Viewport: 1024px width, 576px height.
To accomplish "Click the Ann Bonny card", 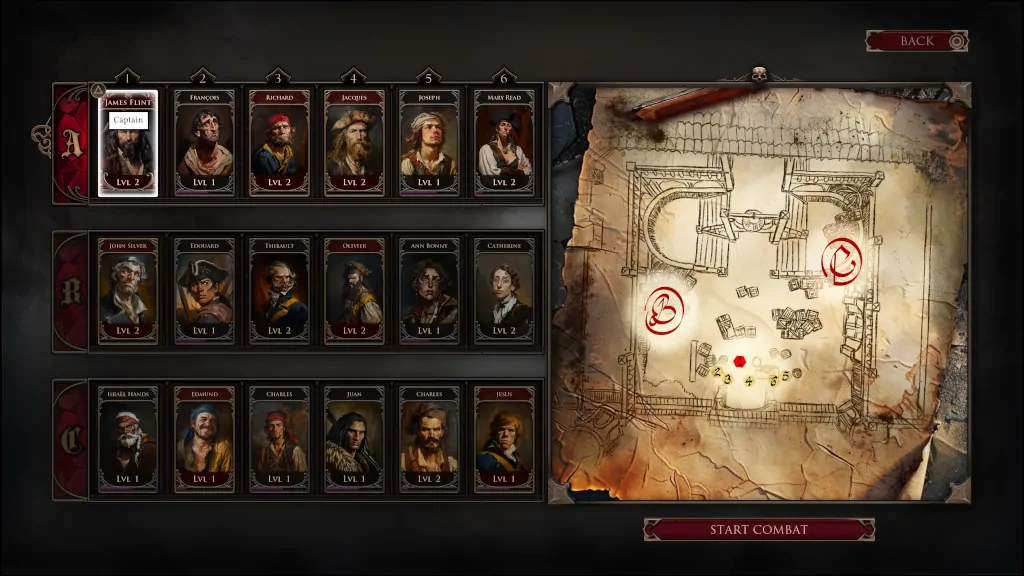I will coord(429,291).
